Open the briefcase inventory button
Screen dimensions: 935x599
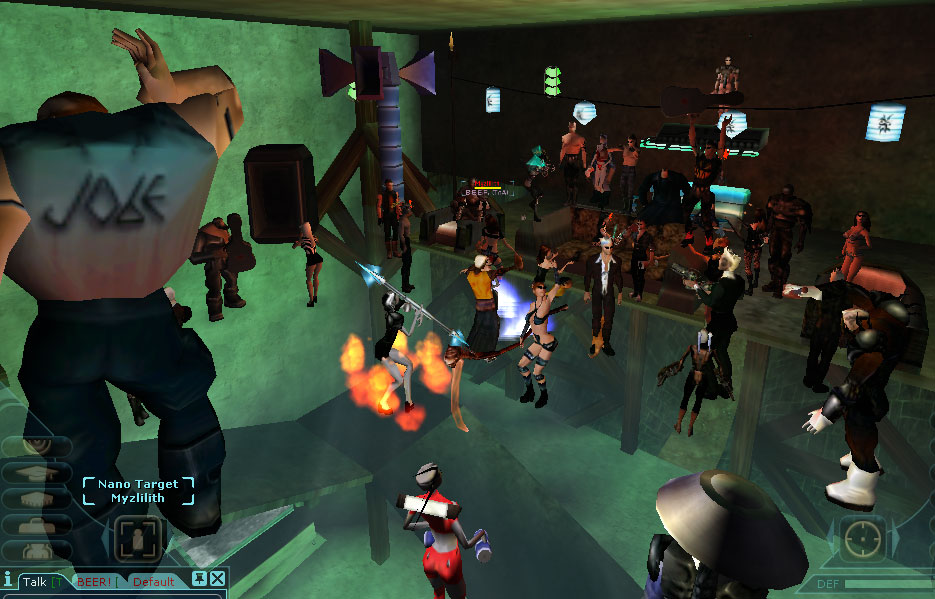(35, 524)
